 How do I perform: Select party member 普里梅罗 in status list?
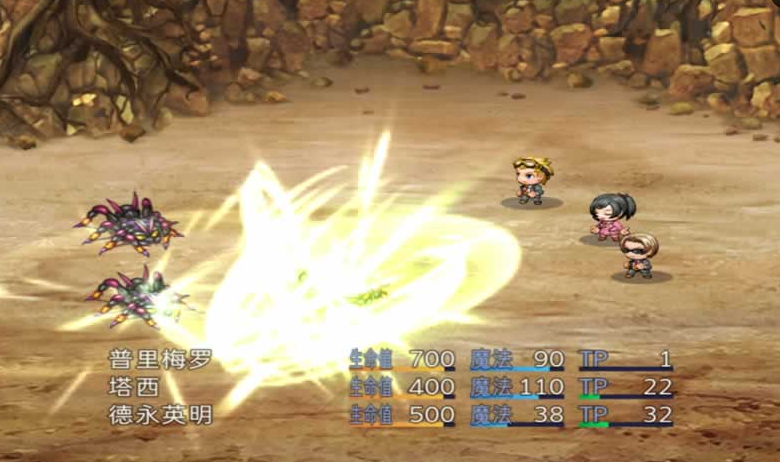[x=160, y=360]
